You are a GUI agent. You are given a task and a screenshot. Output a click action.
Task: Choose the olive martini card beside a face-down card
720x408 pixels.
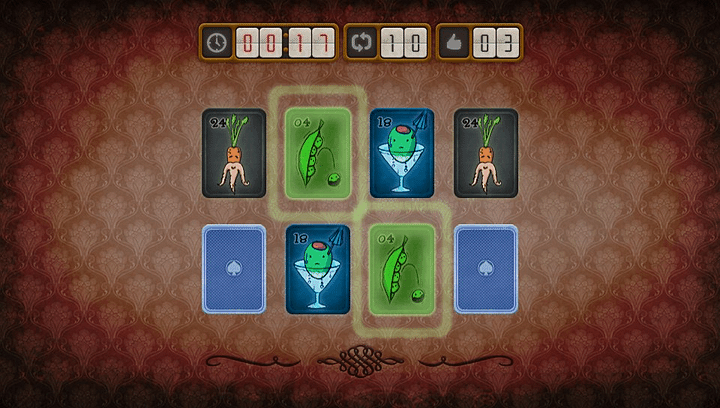[x=318, y=269]
